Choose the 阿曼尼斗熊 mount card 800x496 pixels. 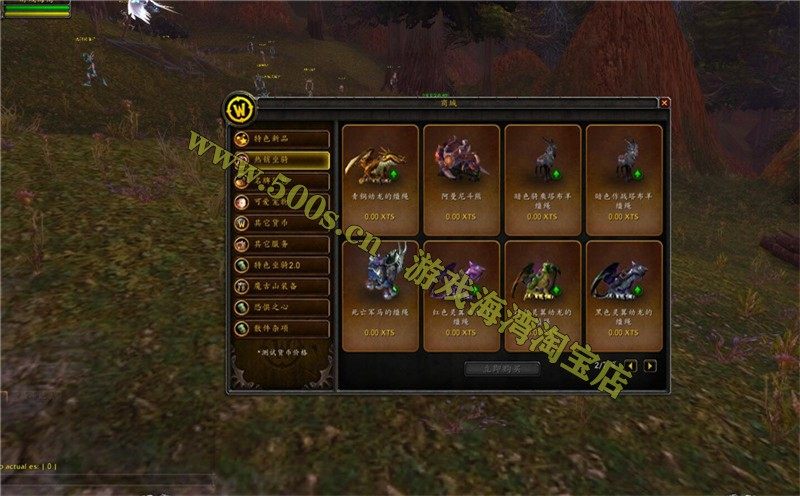[461, 180]
